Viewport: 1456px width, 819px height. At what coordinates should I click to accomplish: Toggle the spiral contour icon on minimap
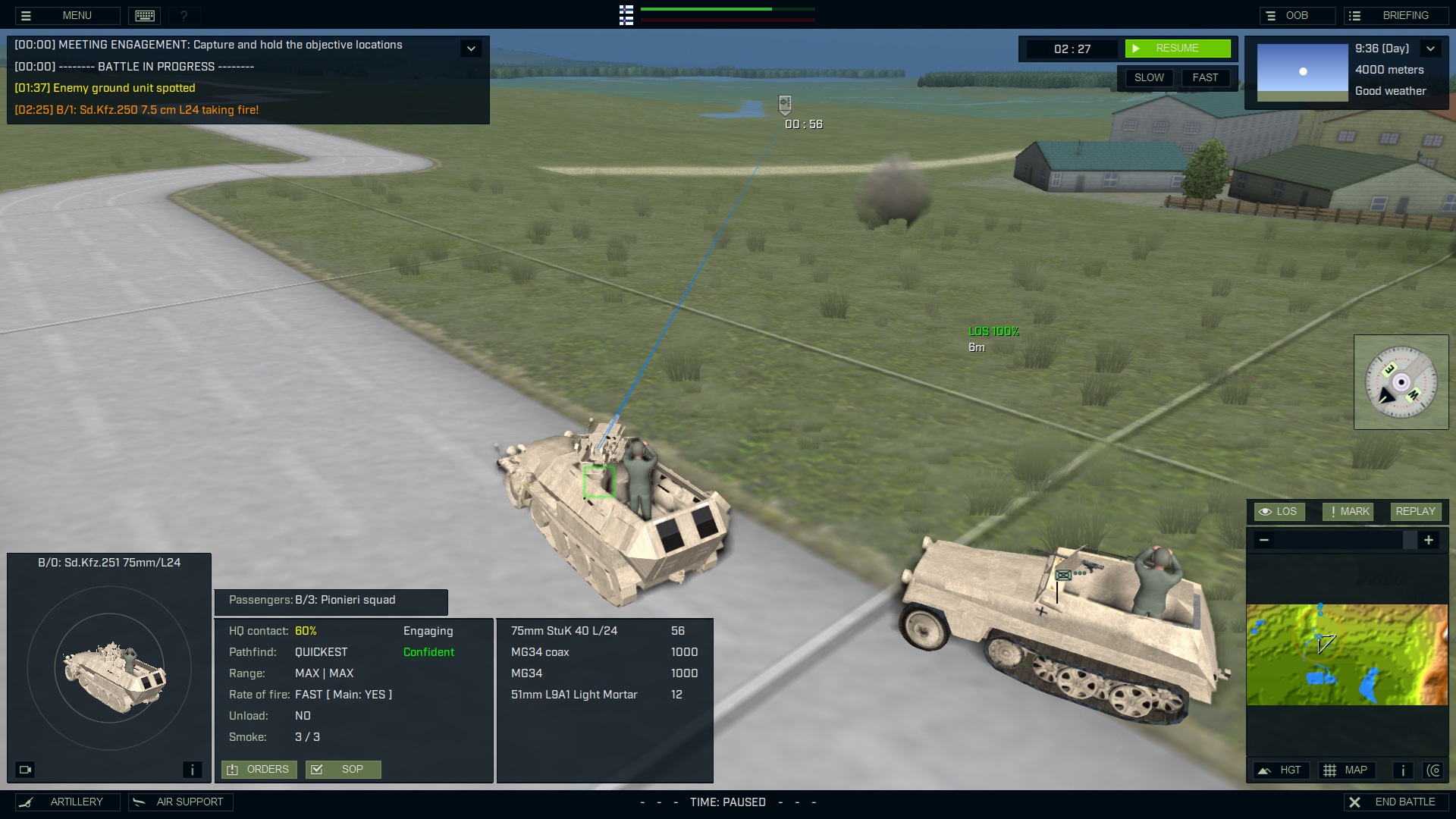1435,770
